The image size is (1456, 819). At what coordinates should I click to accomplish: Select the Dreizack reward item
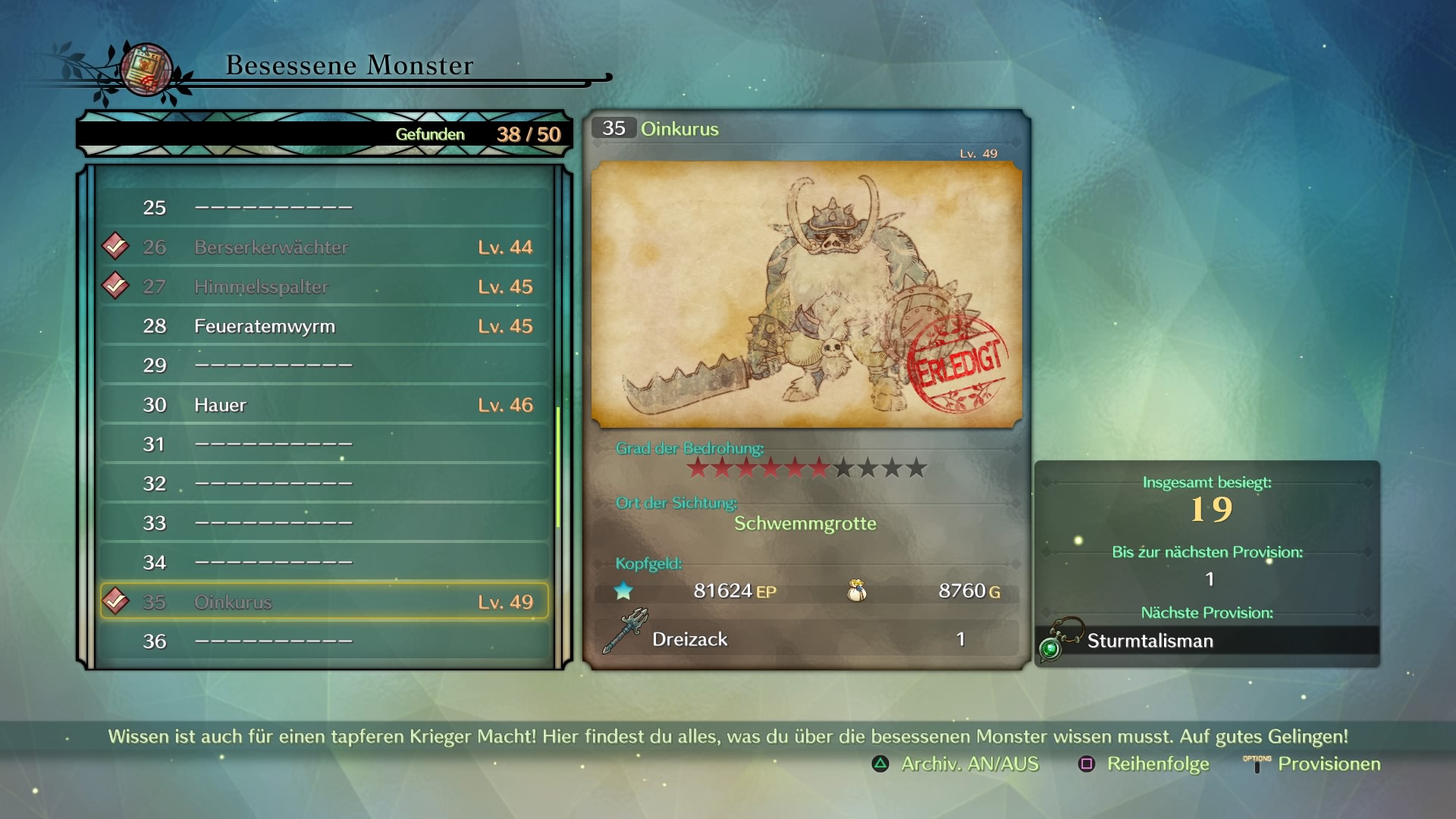(x=806, y=639)
